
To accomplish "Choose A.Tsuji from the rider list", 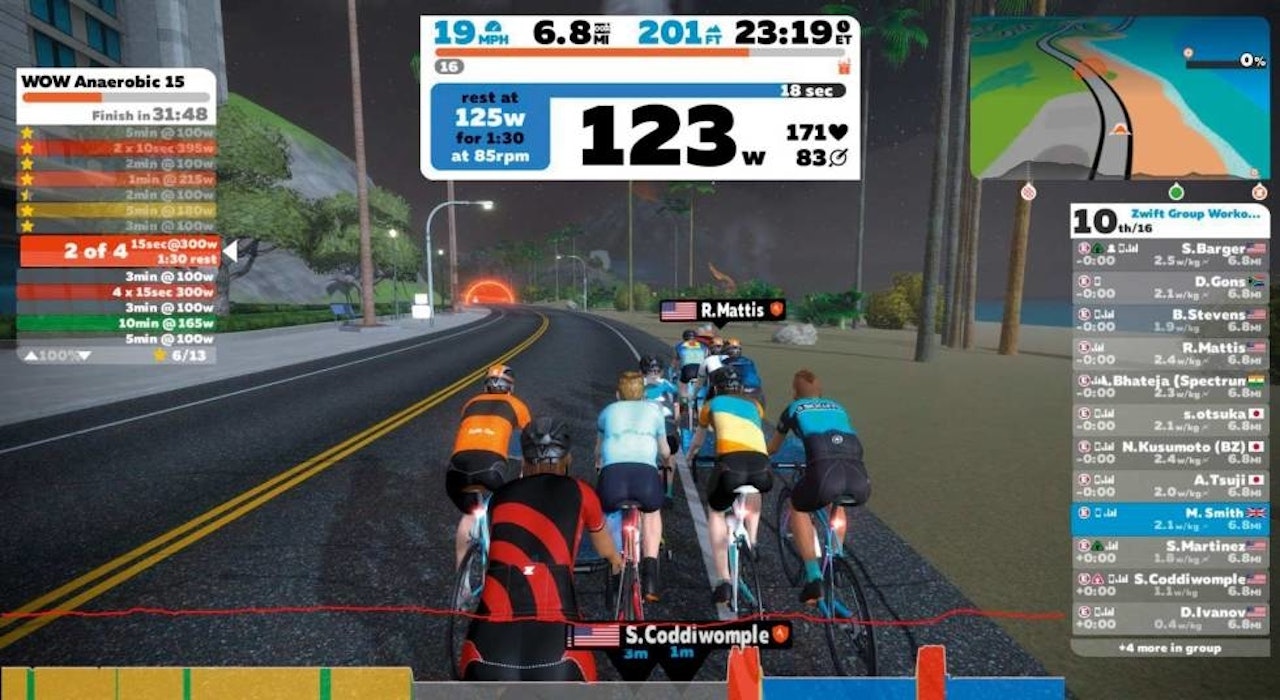I will coord(1170,485).
